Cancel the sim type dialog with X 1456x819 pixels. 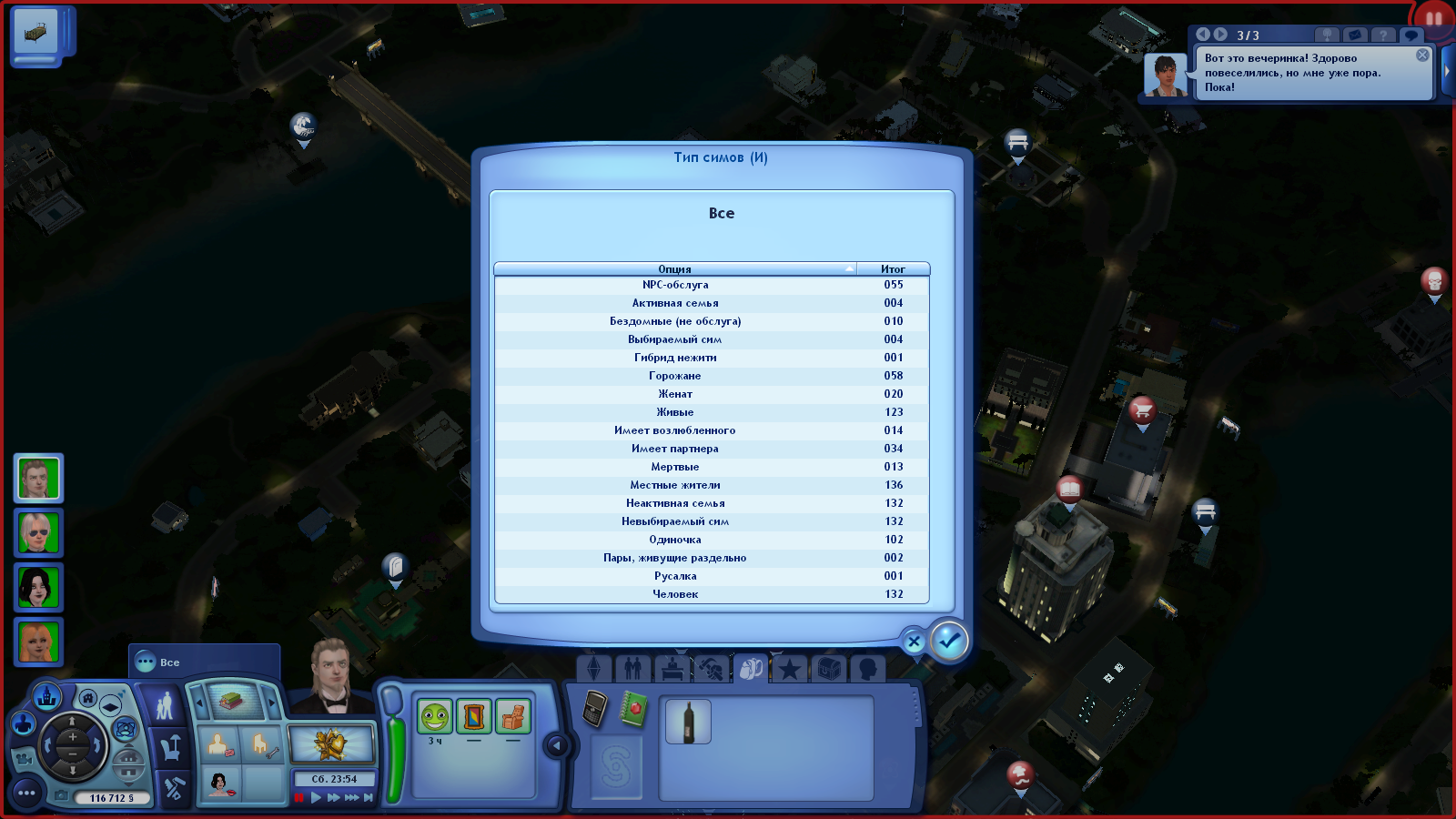(x=914, y=642)
